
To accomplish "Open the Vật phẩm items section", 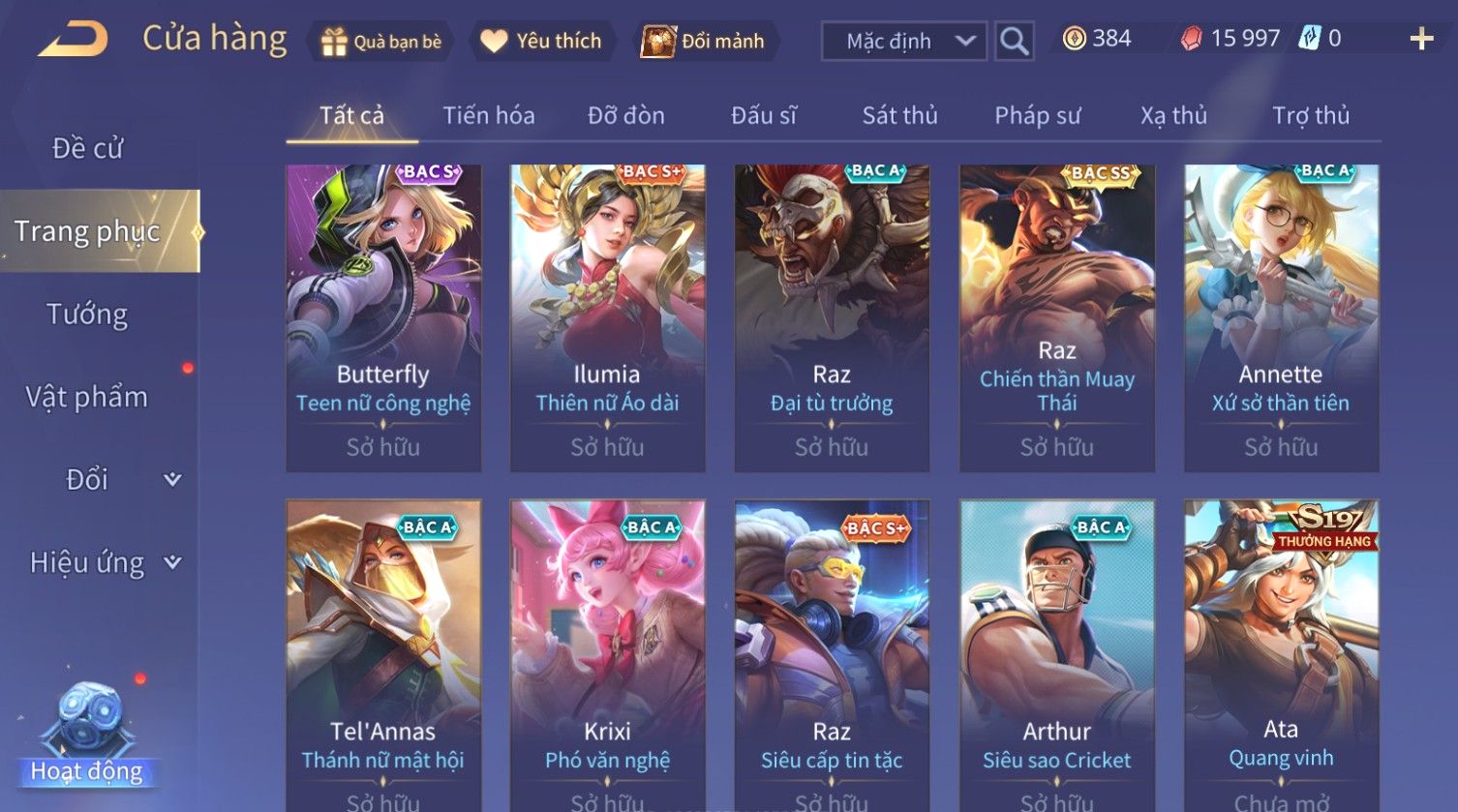I will click(x=87, y=397).
